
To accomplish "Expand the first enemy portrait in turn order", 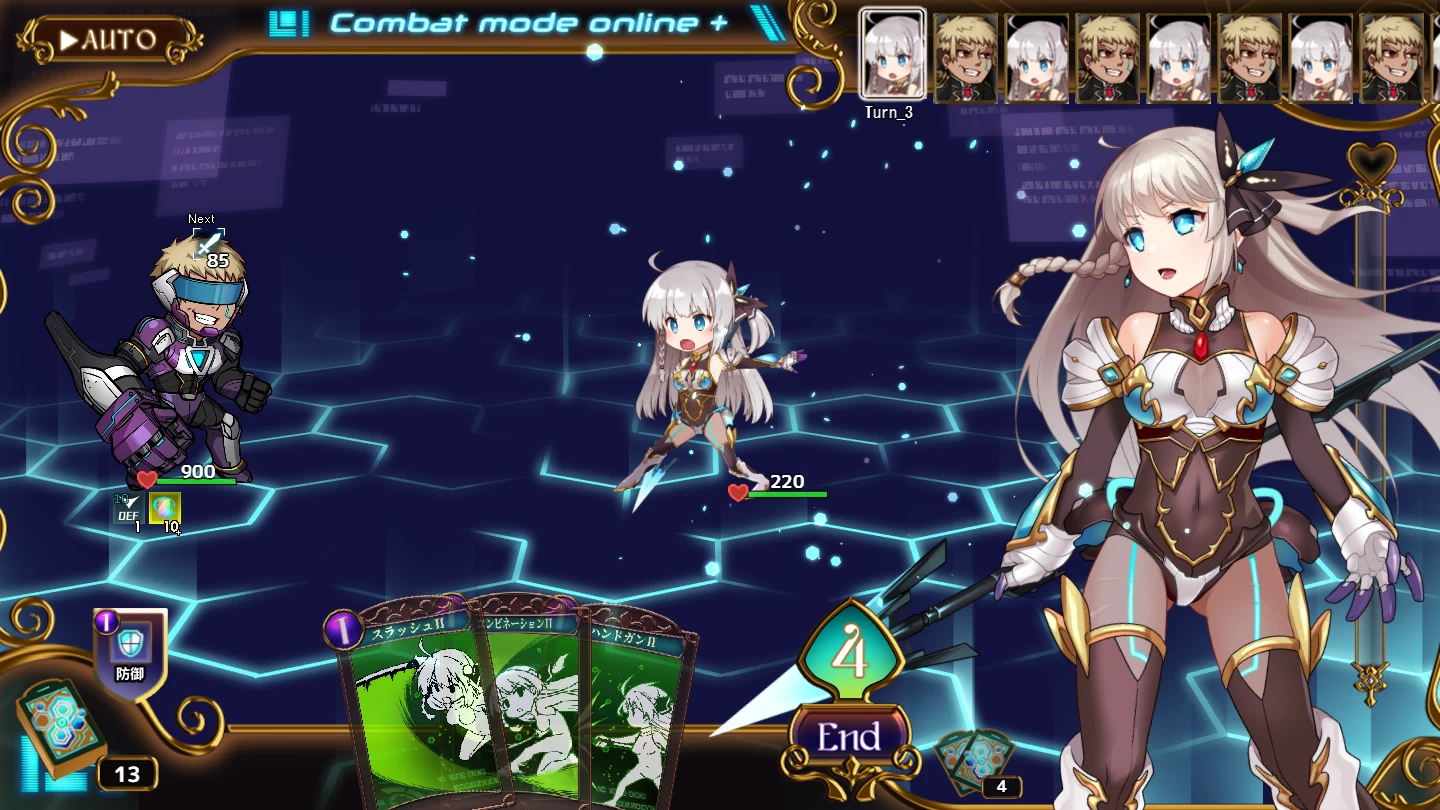I will click(x=967, y=55).
